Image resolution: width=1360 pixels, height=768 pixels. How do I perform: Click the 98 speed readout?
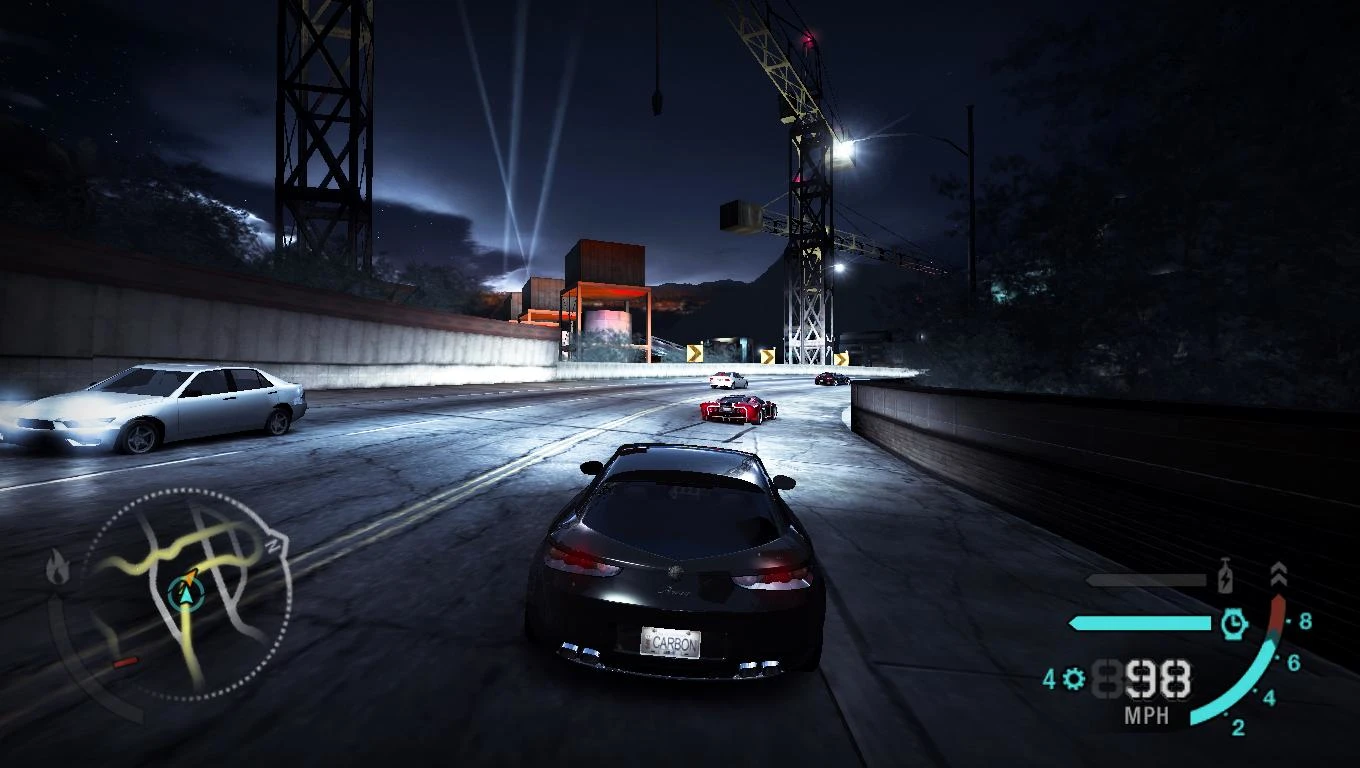pyautogui.click(x=1158, y=679)
